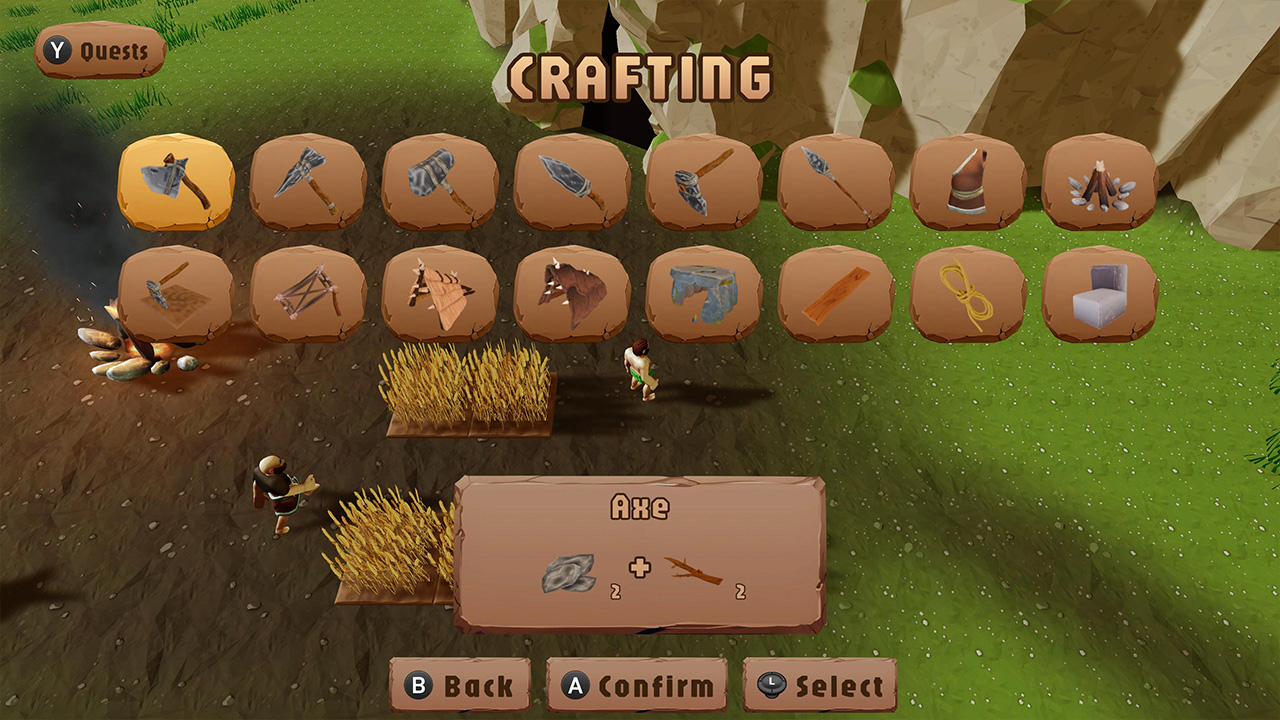
Task: Choose the rock shelter recipe icon
Action: pyautogui.click(x=704, y=292)
